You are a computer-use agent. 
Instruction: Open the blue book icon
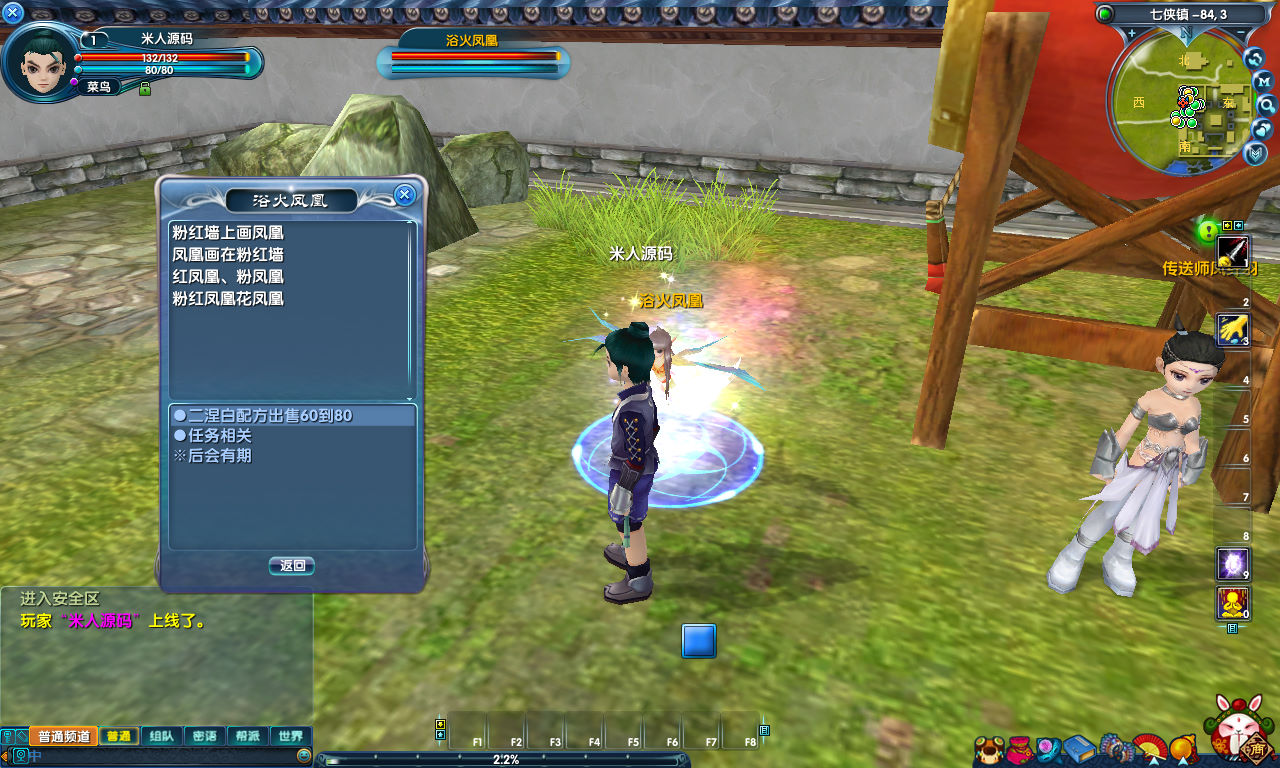coord(1079,748)
